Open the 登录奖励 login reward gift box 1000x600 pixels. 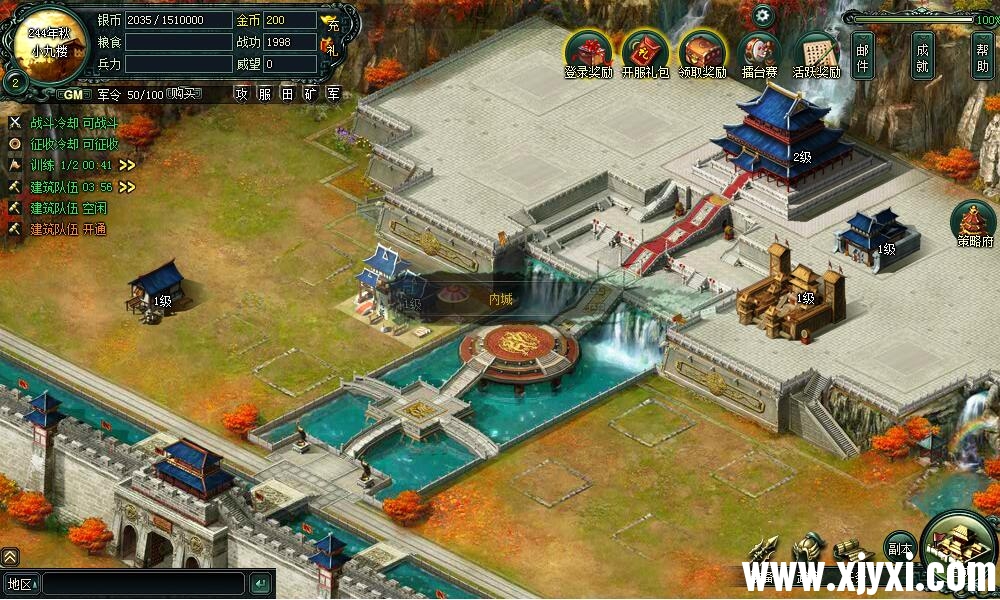point(588,52)
